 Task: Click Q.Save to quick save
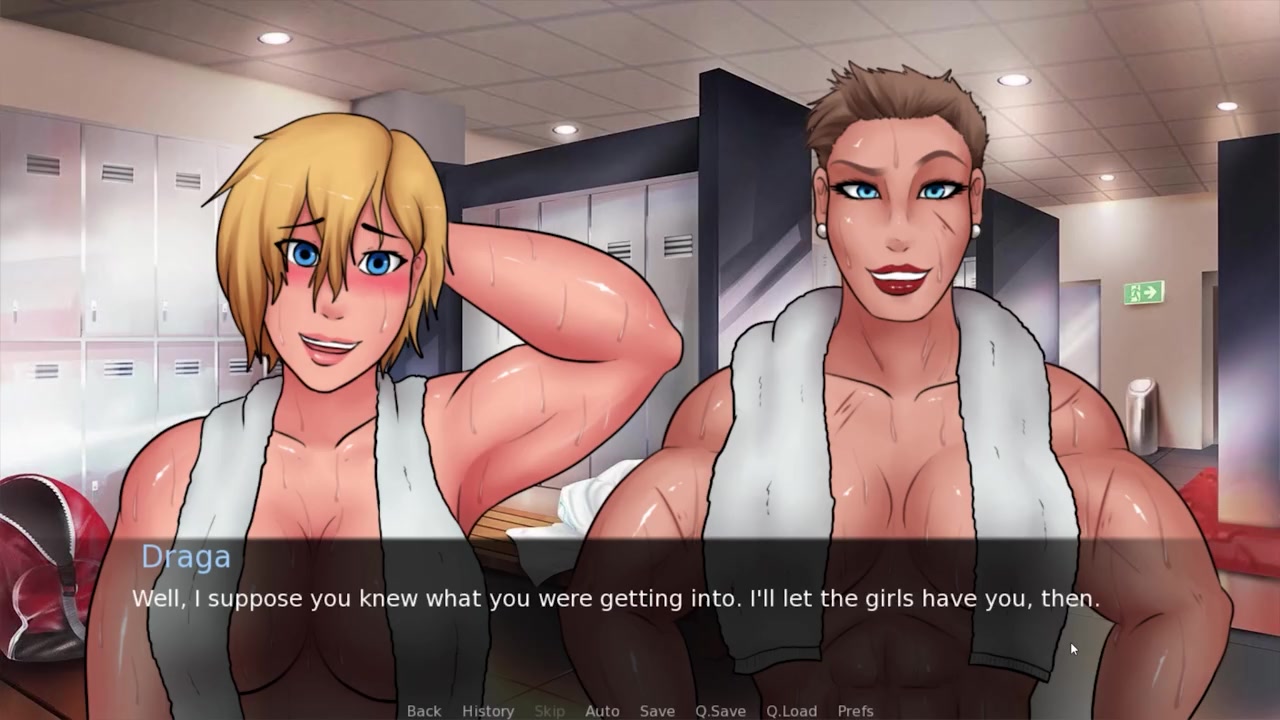[x=720, y=711]
